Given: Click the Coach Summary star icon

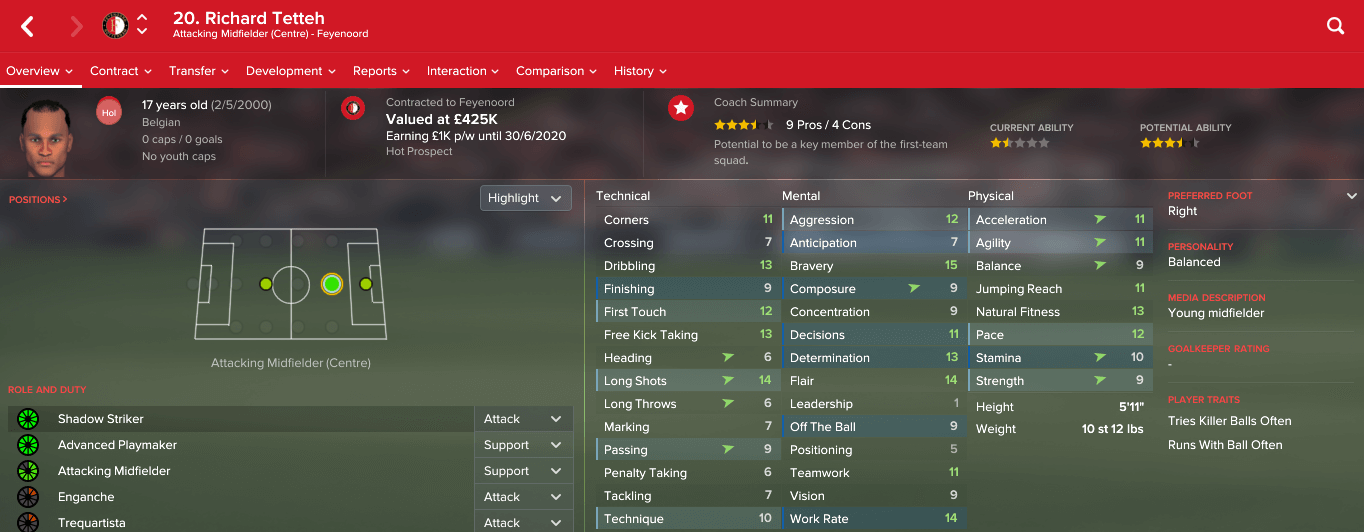Looking at the screenshot, I should [x=681, y=108].
